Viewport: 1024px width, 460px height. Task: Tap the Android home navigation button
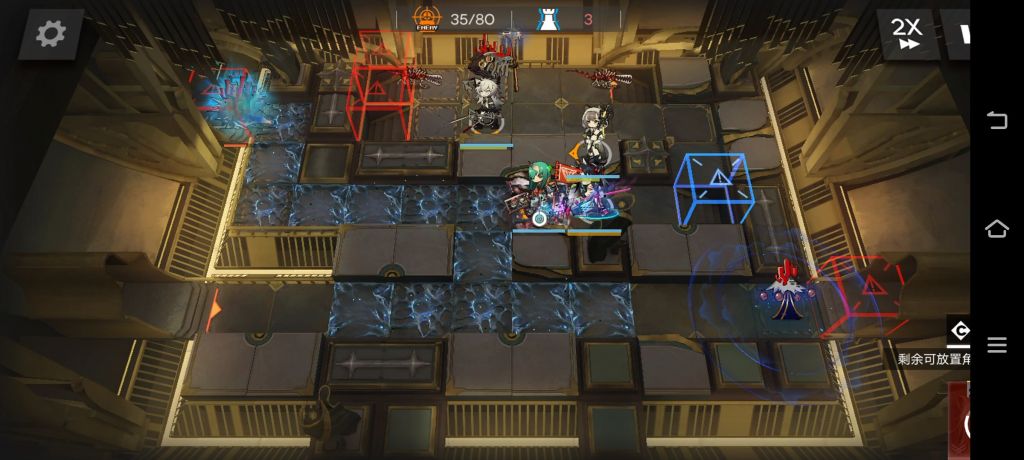point(997,229)
